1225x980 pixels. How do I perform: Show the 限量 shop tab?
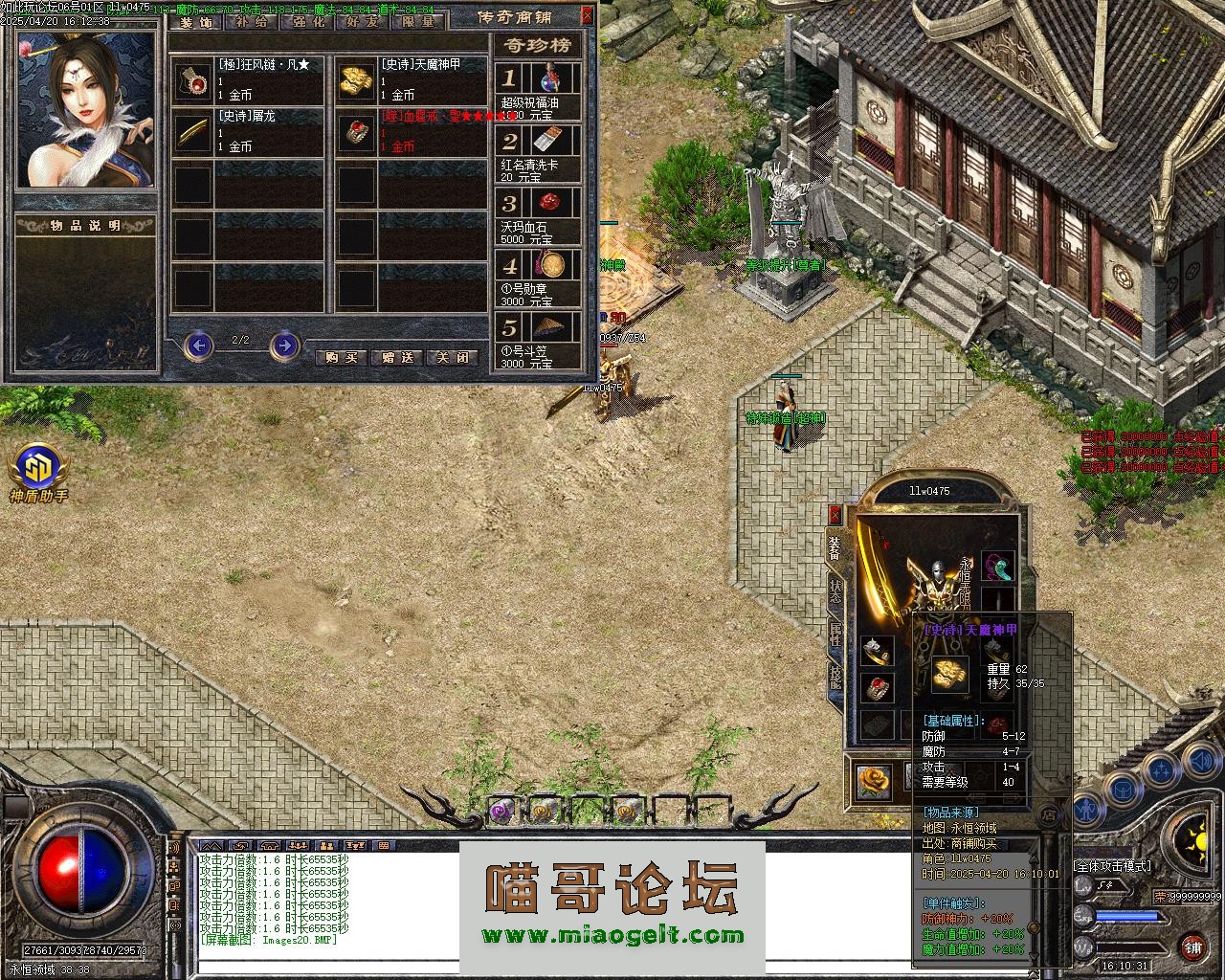coord(416,21)
